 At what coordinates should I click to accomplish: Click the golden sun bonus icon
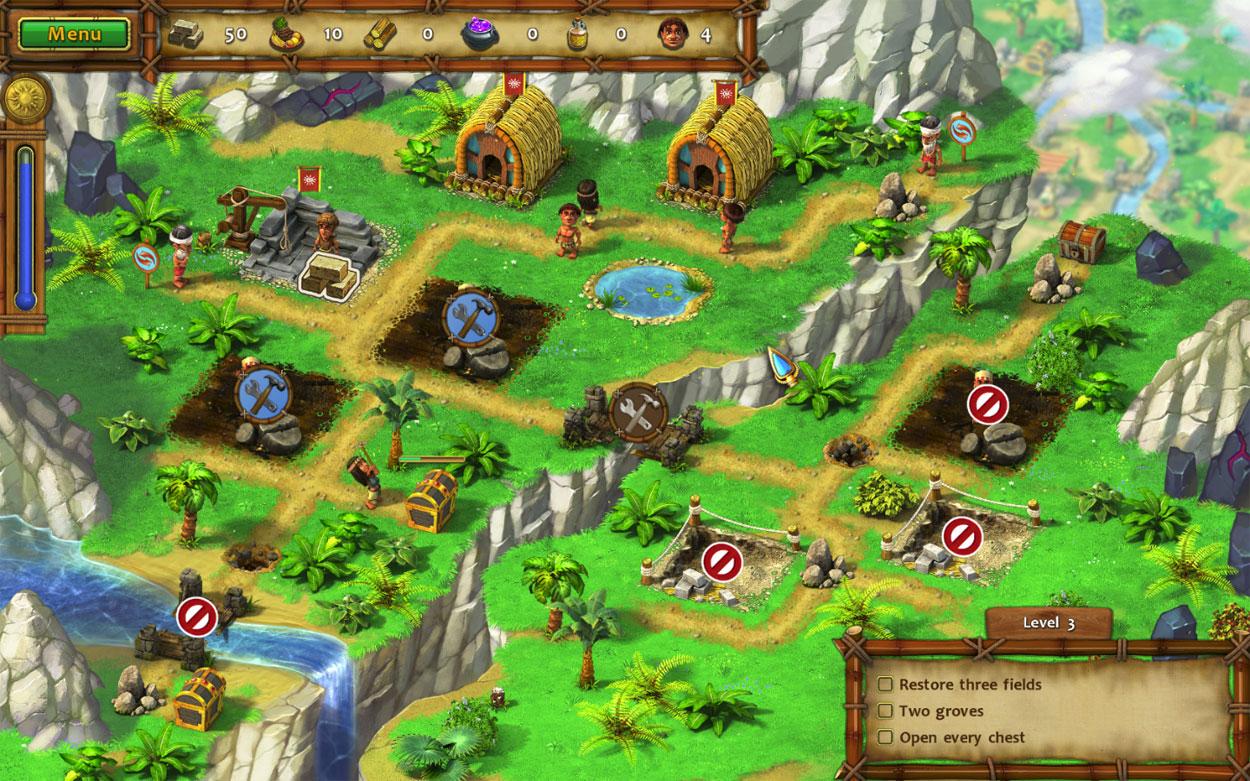pos(24,100)
